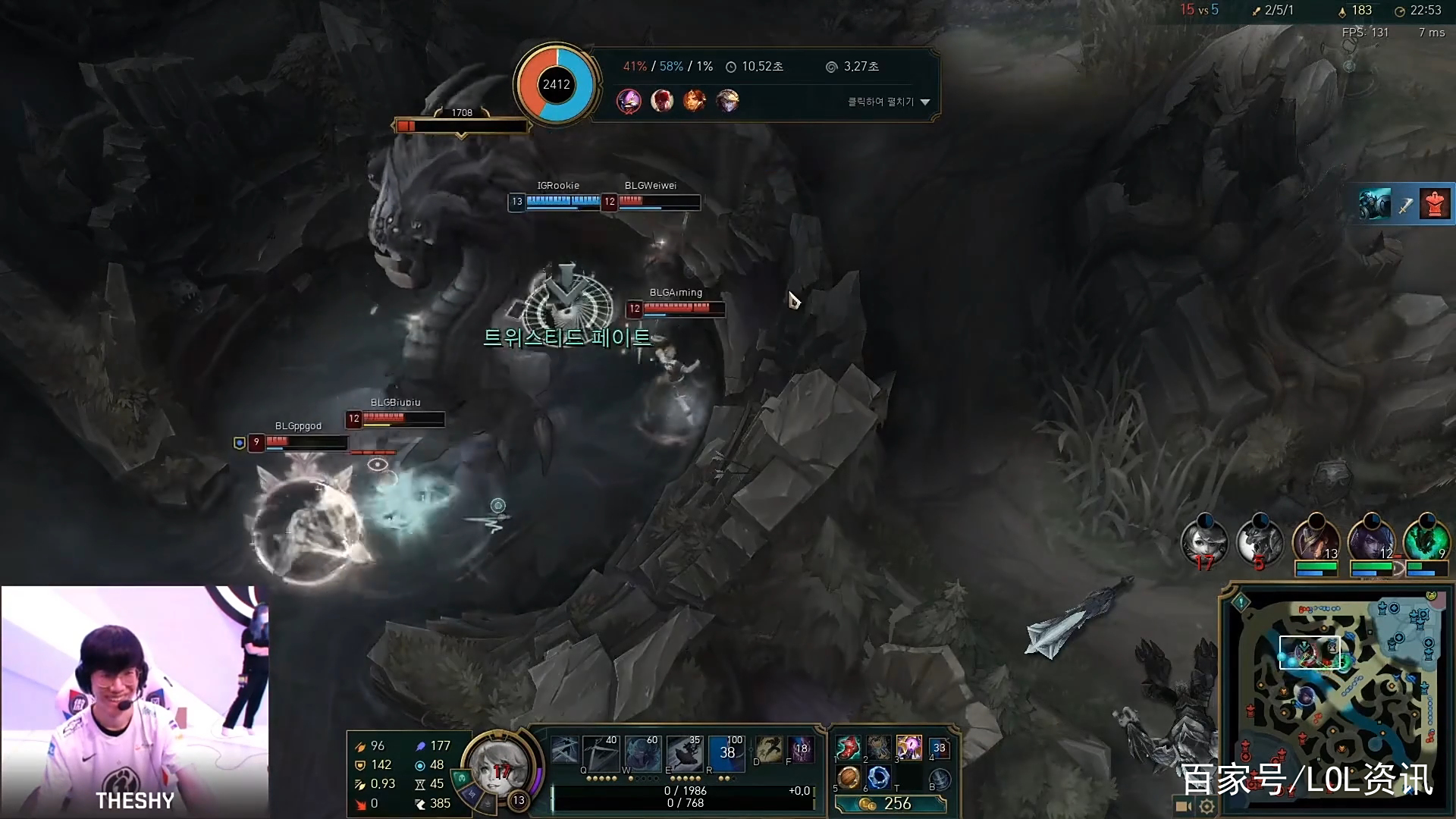This screenshot has height=819, width=1456.
Task: Toggle the camera lock button
Action: pyautogui.click(x=1183, y=806)
